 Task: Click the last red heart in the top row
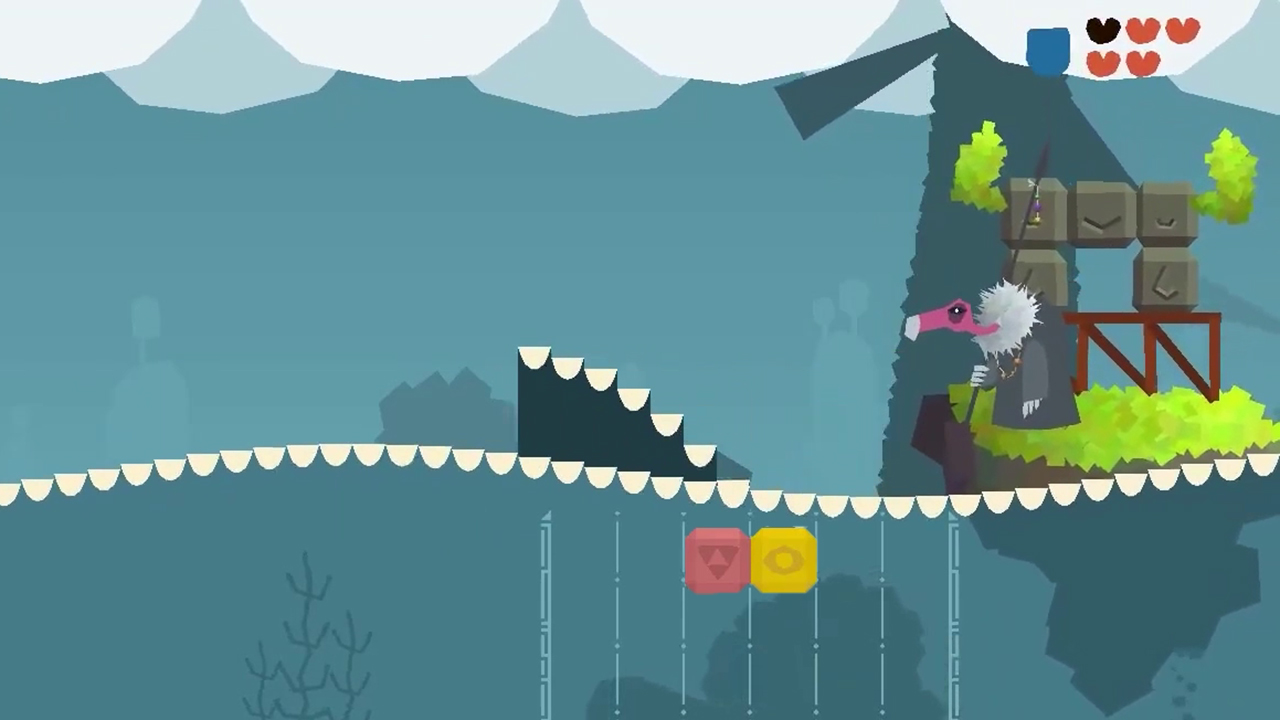pos(1183,31)
